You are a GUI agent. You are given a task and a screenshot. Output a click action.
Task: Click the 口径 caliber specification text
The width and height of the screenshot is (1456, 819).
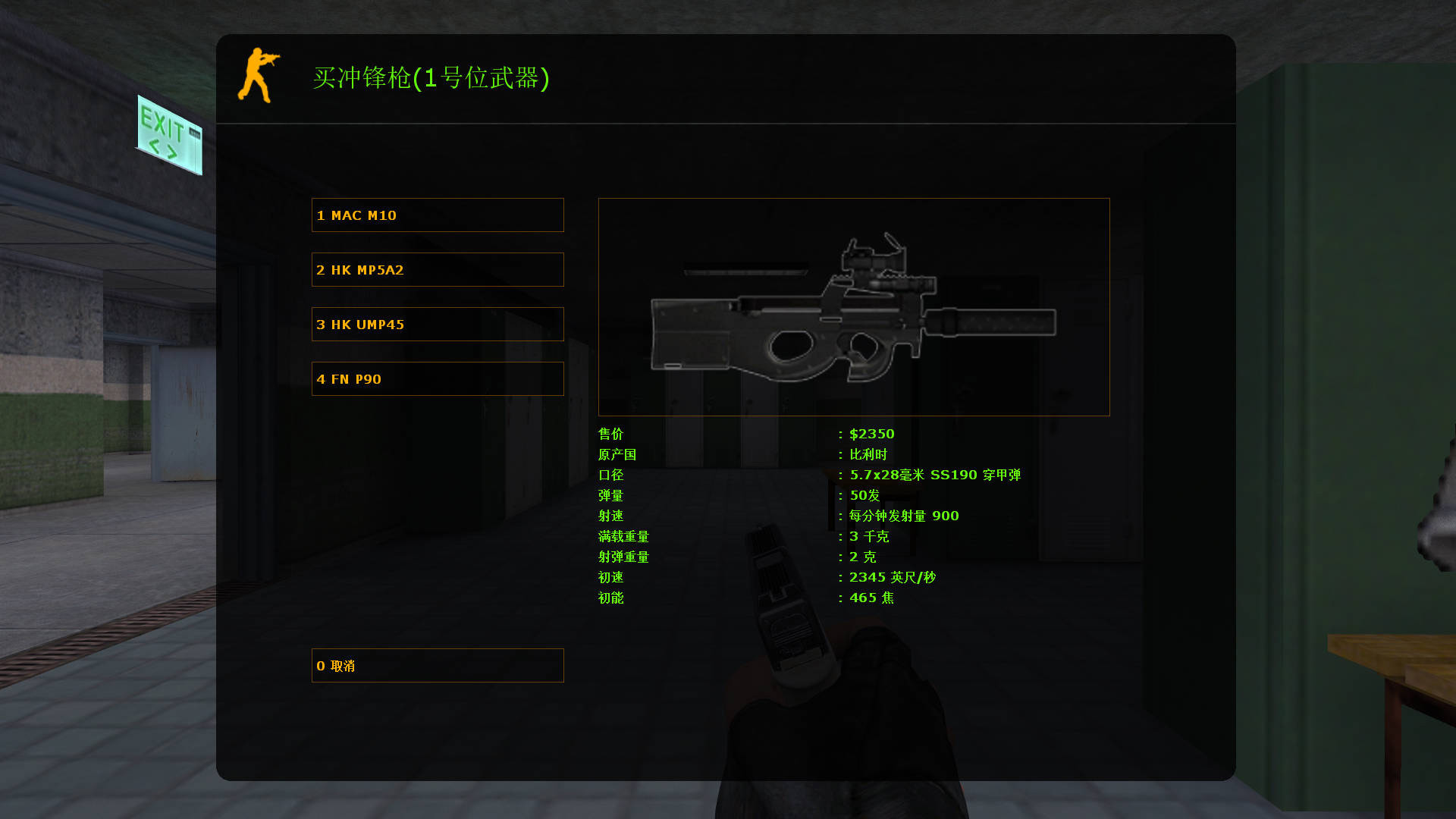934,475
